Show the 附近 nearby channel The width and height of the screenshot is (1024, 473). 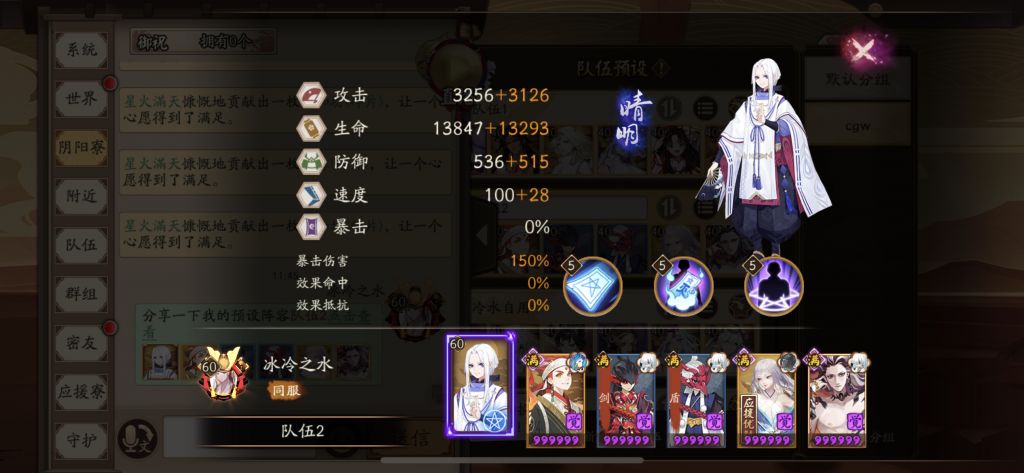point(80,195)
